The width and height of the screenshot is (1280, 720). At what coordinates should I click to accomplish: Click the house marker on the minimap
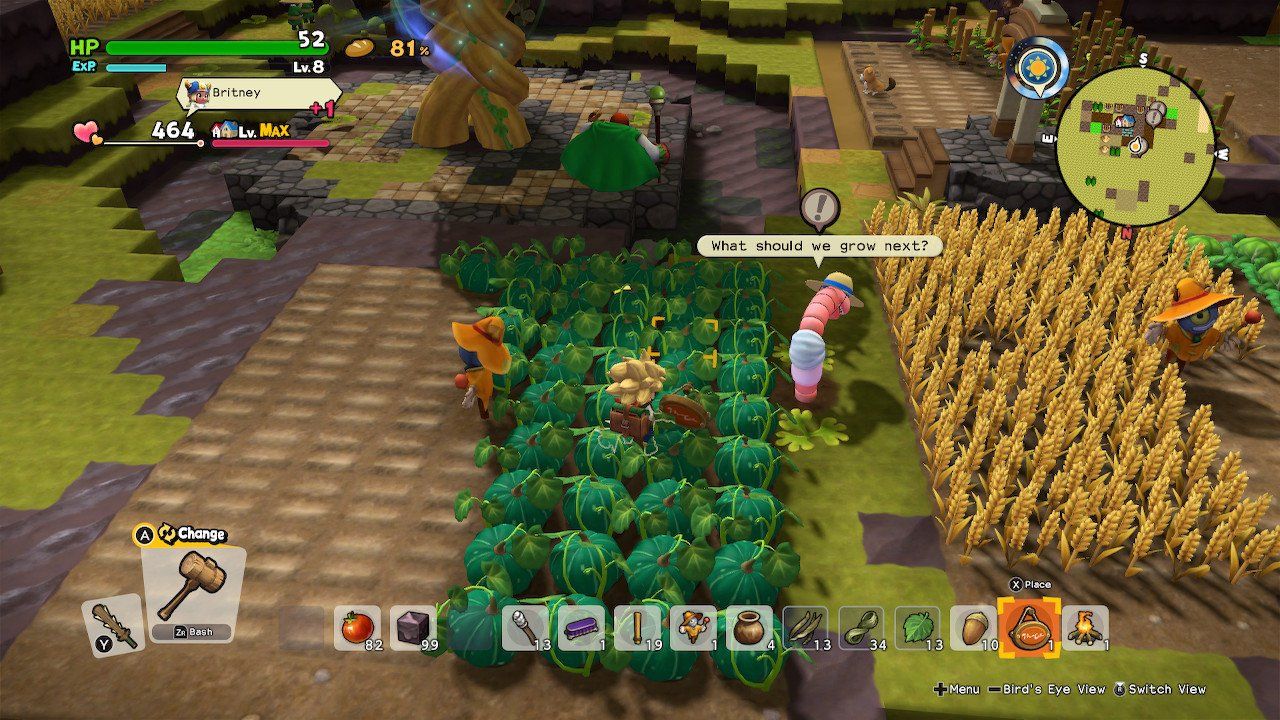pos(1126,123)
